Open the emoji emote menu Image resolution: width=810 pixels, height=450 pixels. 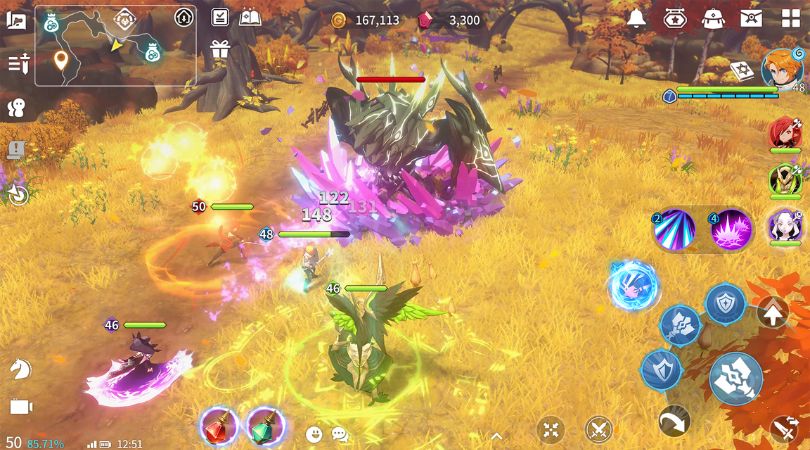point(314,434)
